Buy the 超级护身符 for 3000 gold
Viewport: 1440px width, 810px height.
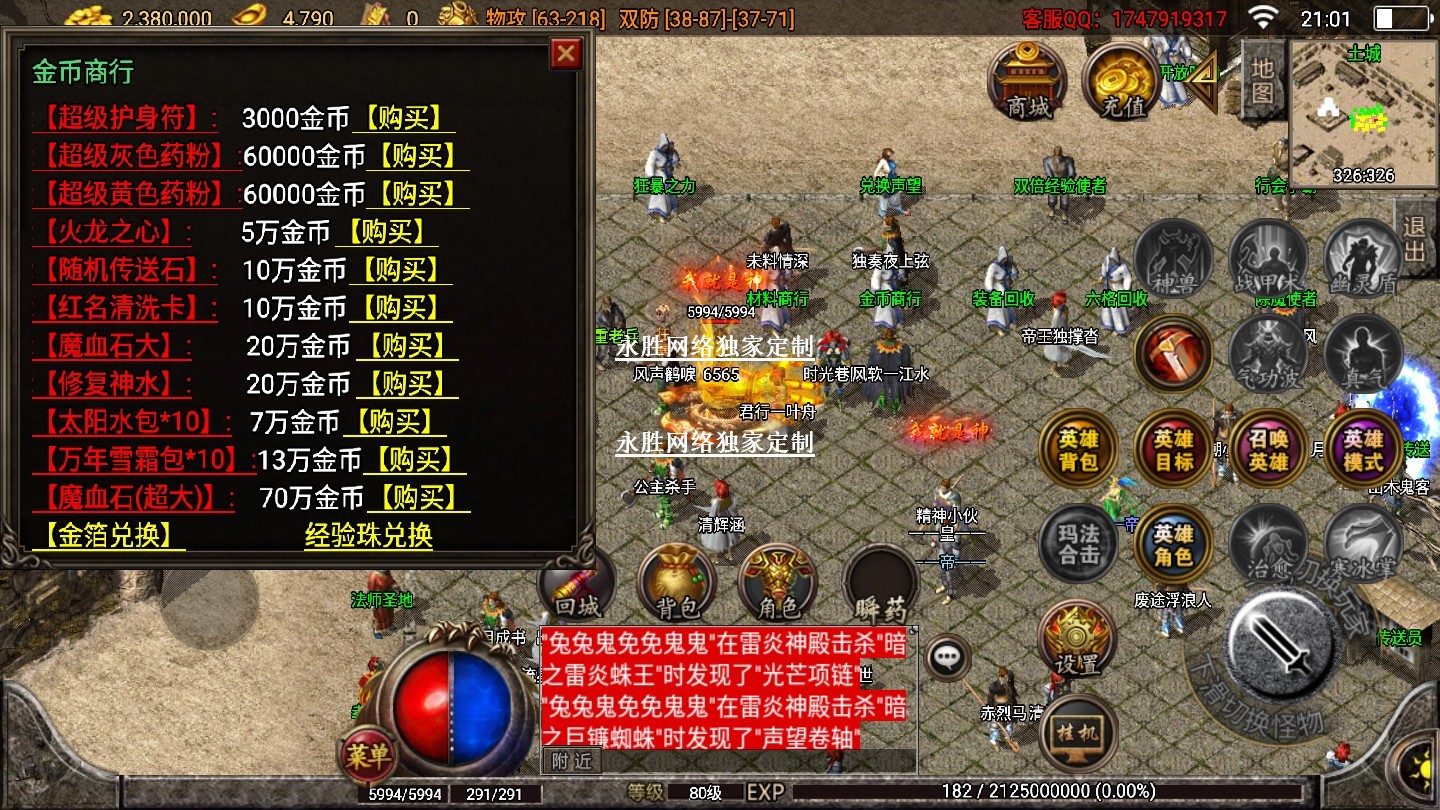click(402, 118)
